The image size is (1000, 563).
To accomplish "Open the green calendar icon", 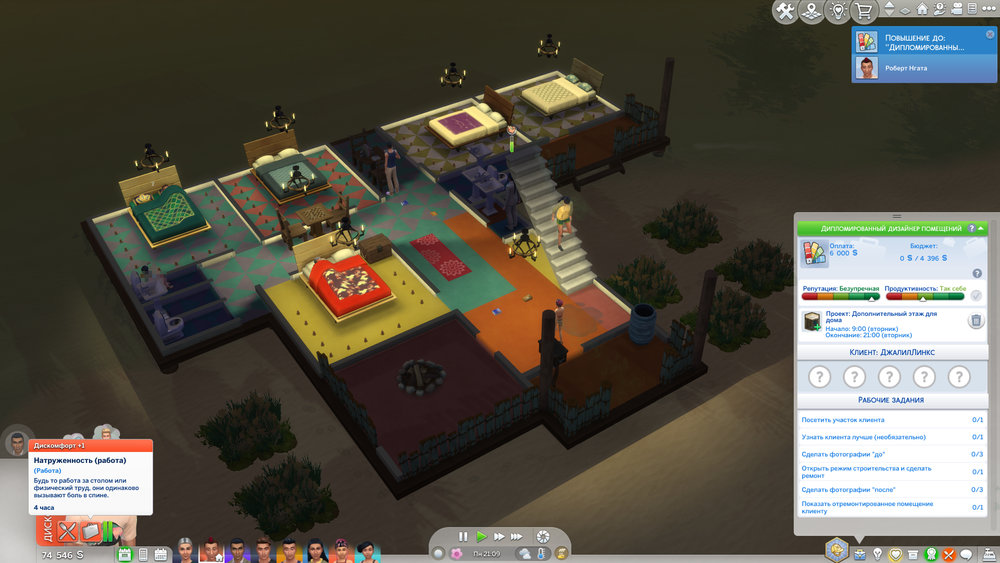I will click(x=126, y=553).
